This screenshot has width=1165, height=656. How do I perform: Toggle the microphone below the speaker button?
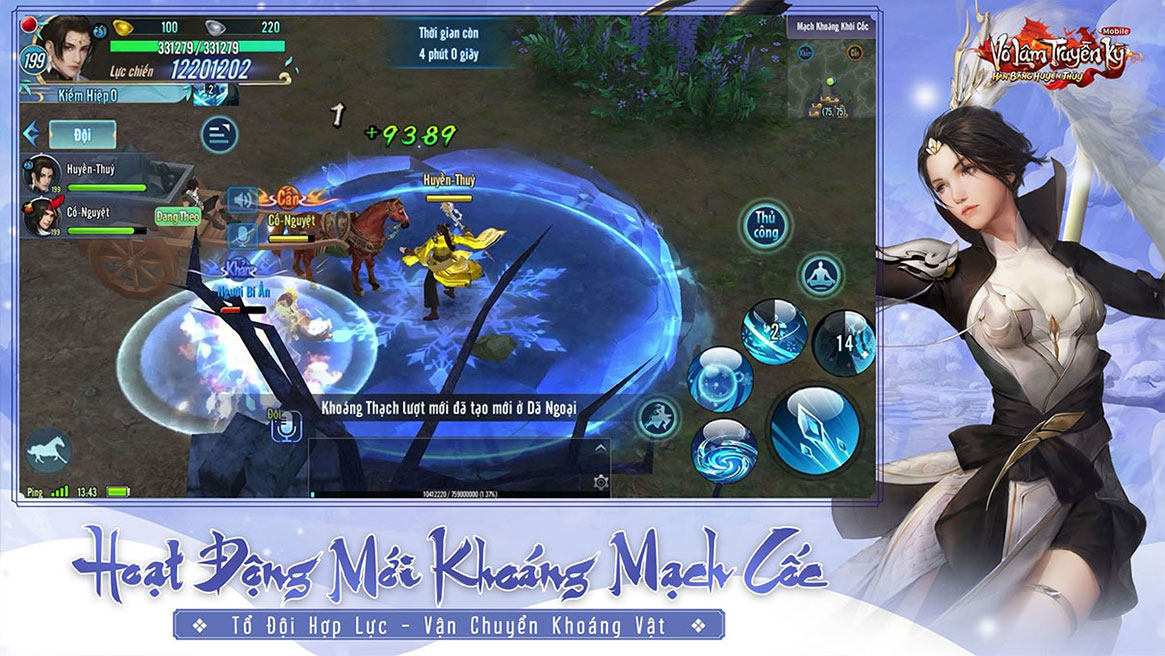pyautogui.click(x=241, y=236)
